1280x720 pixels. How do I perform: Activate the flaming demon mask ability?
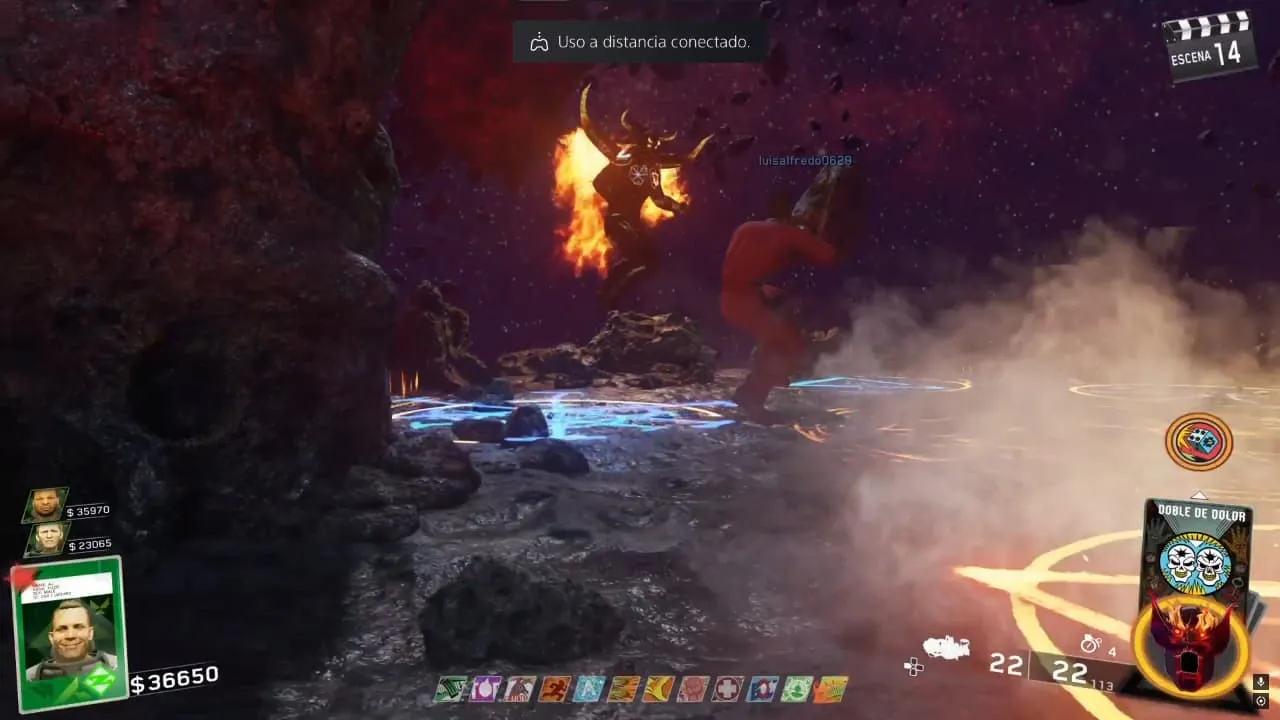[1190, 648]
